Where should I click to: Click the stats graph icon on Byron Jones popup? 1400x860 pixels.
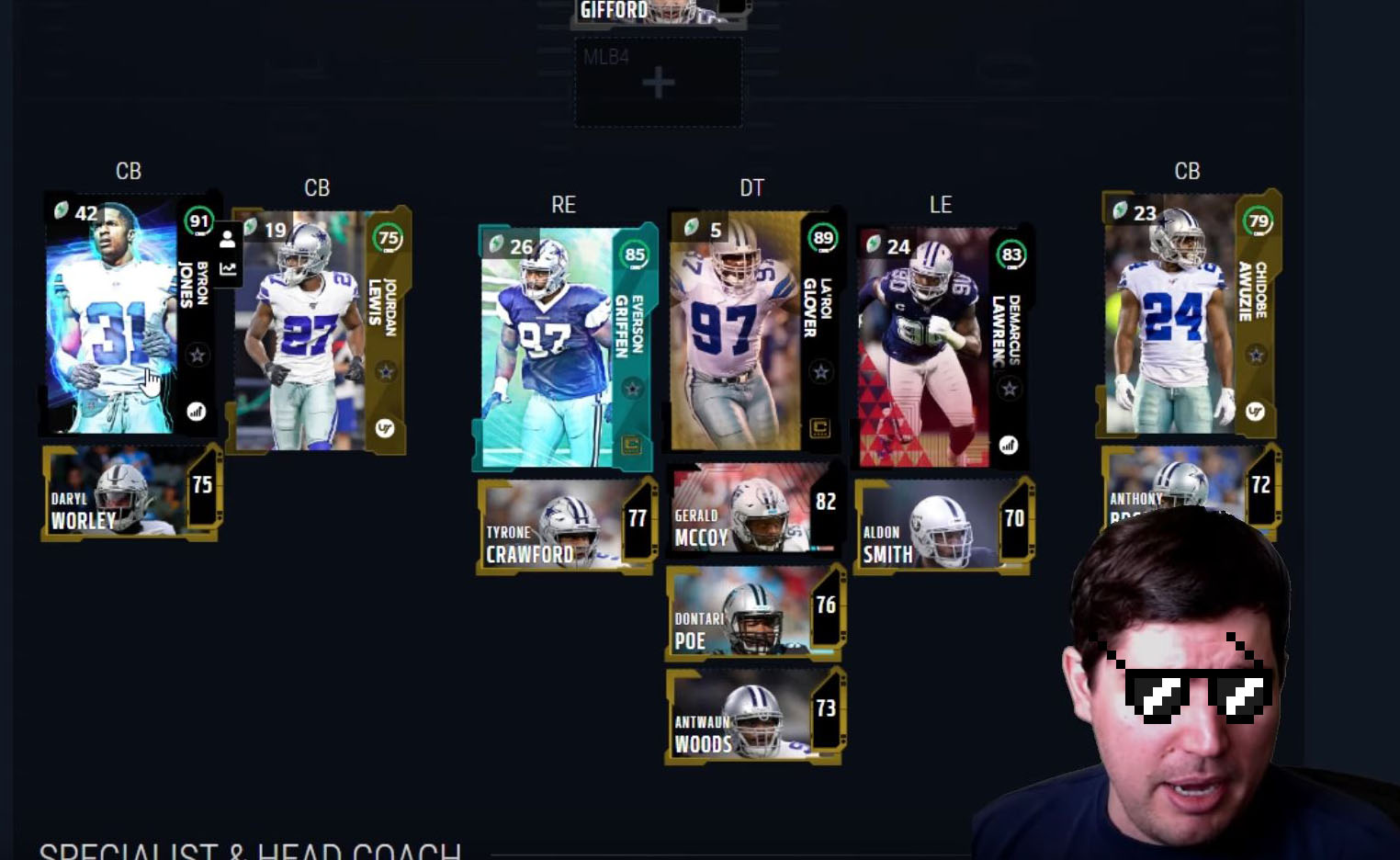coord(226,270)
